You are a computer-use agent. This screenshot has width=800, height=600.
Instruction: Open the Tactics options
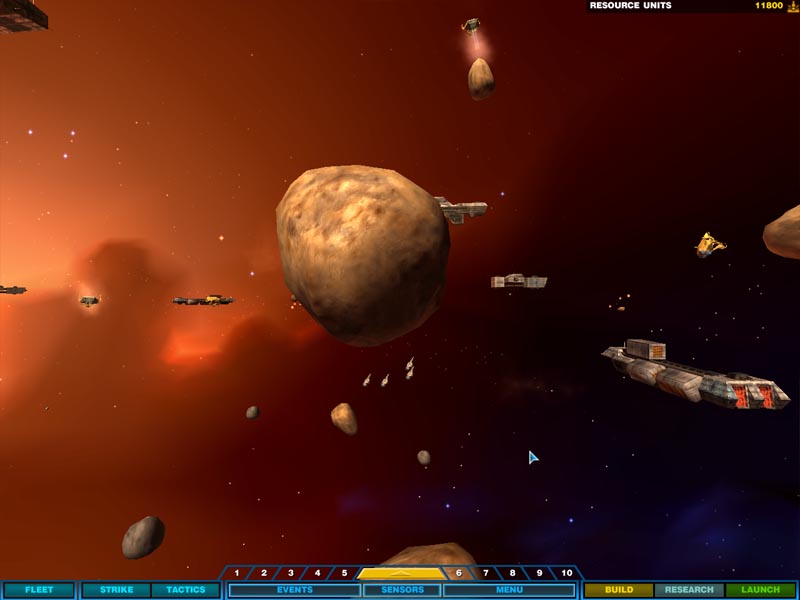(185, 590)
